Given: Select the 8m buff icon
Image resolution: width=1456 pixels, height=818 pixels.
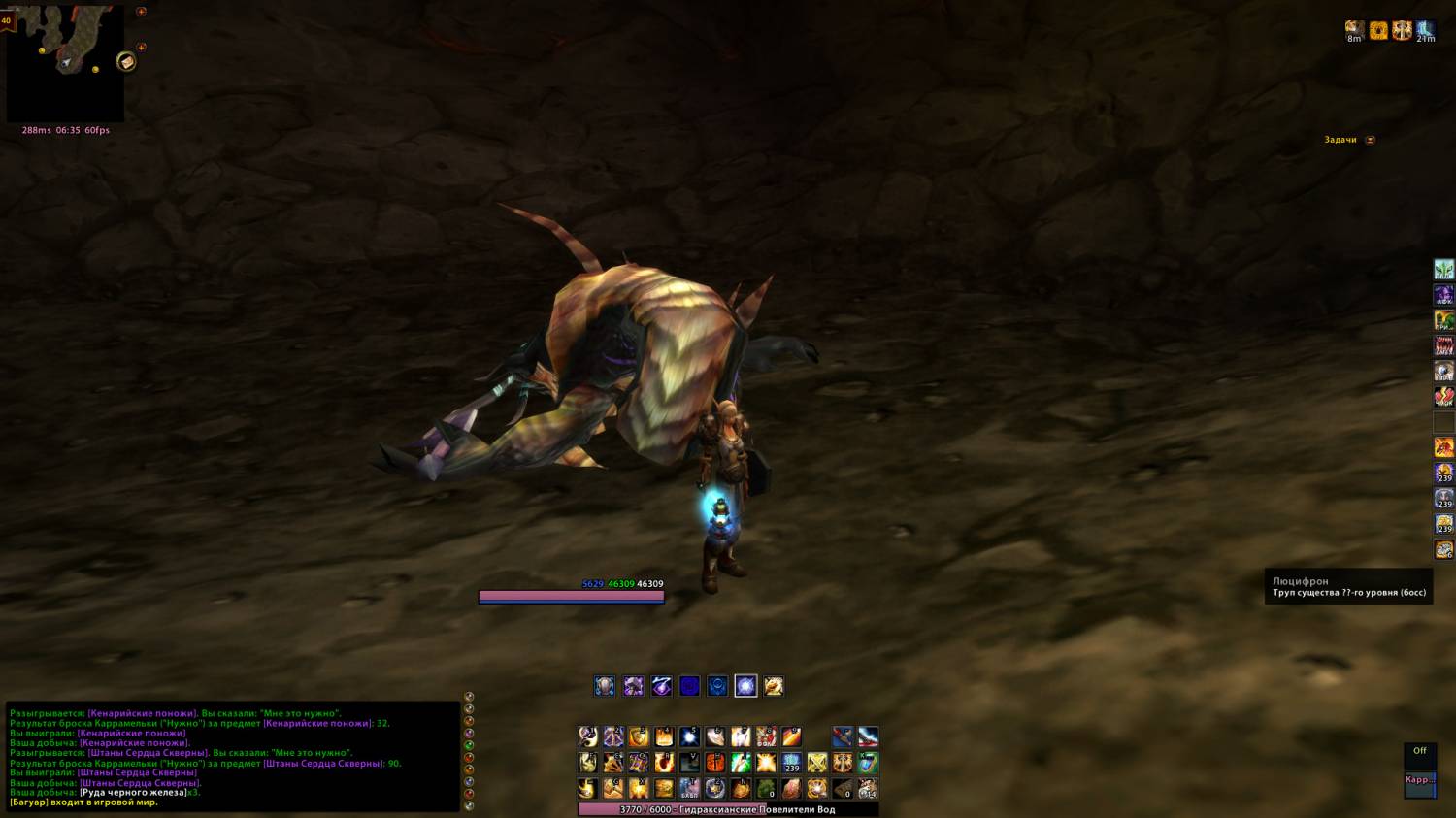Looking at the screenshot, I should pyautogui.click(x=1354, y=30).
